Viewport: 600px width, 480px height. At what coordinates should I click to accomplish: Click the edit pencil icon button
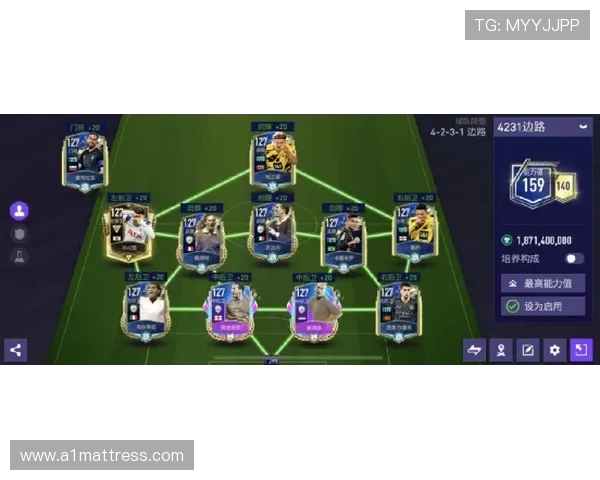[x=528, y=350]
